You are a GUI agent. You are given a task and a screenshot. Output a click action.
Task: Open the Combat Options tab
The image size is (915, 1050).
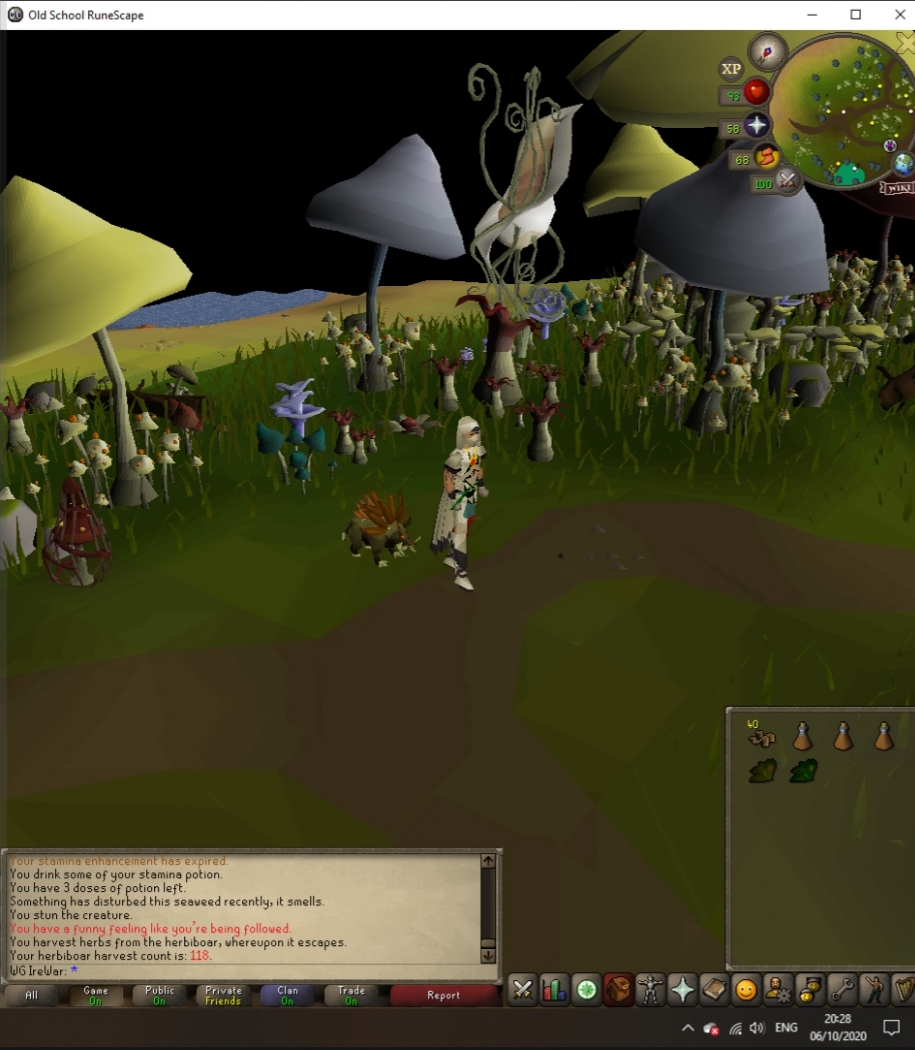coord(522,990)
